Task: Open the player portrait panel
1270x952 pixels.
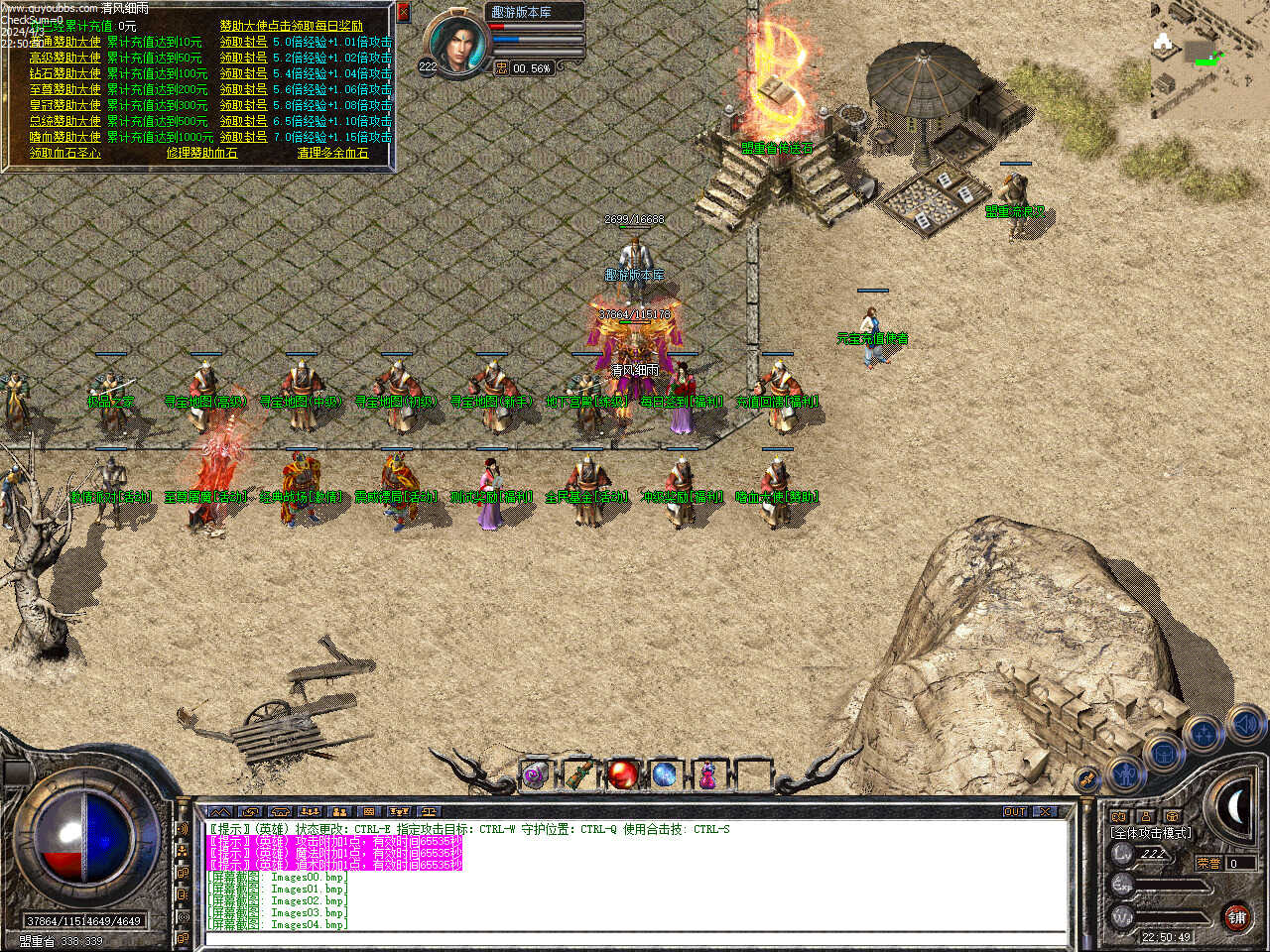Action: (457, 44)
